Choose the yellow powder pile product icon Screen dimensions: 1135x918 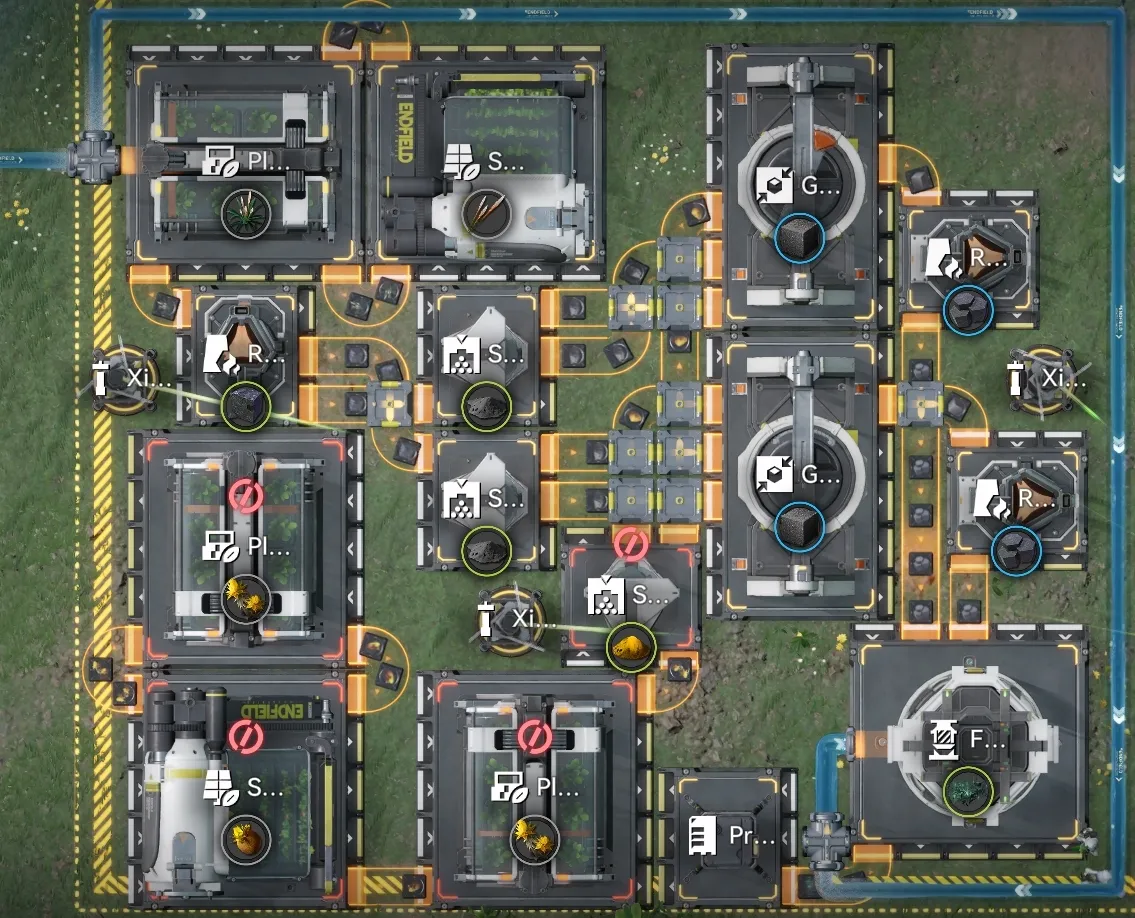click(632, 646)
